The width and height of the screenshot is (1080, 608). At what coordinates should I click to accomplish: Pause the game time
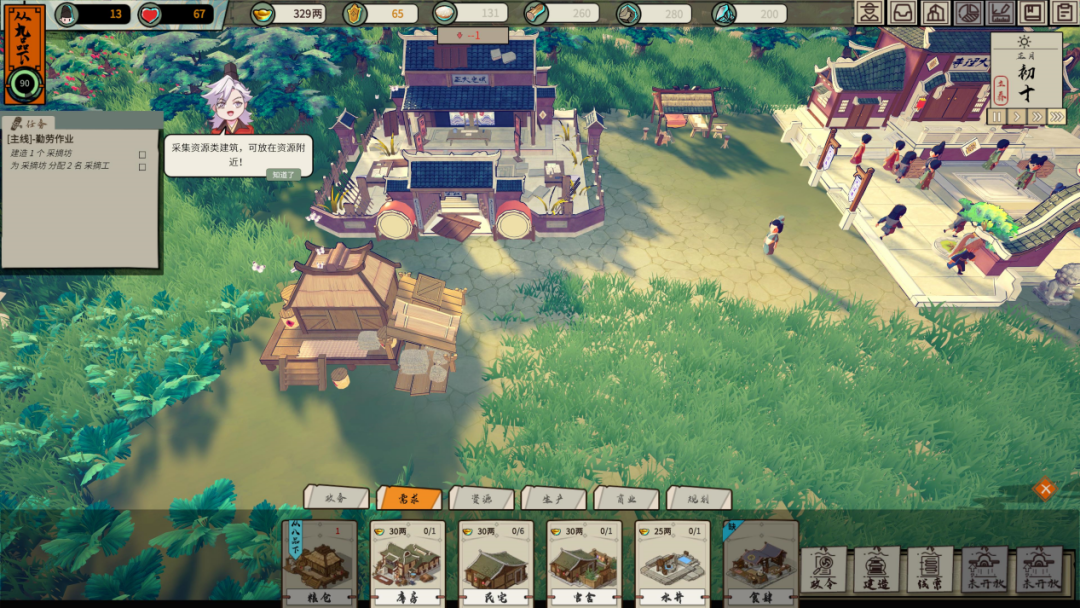pos(995,117)
